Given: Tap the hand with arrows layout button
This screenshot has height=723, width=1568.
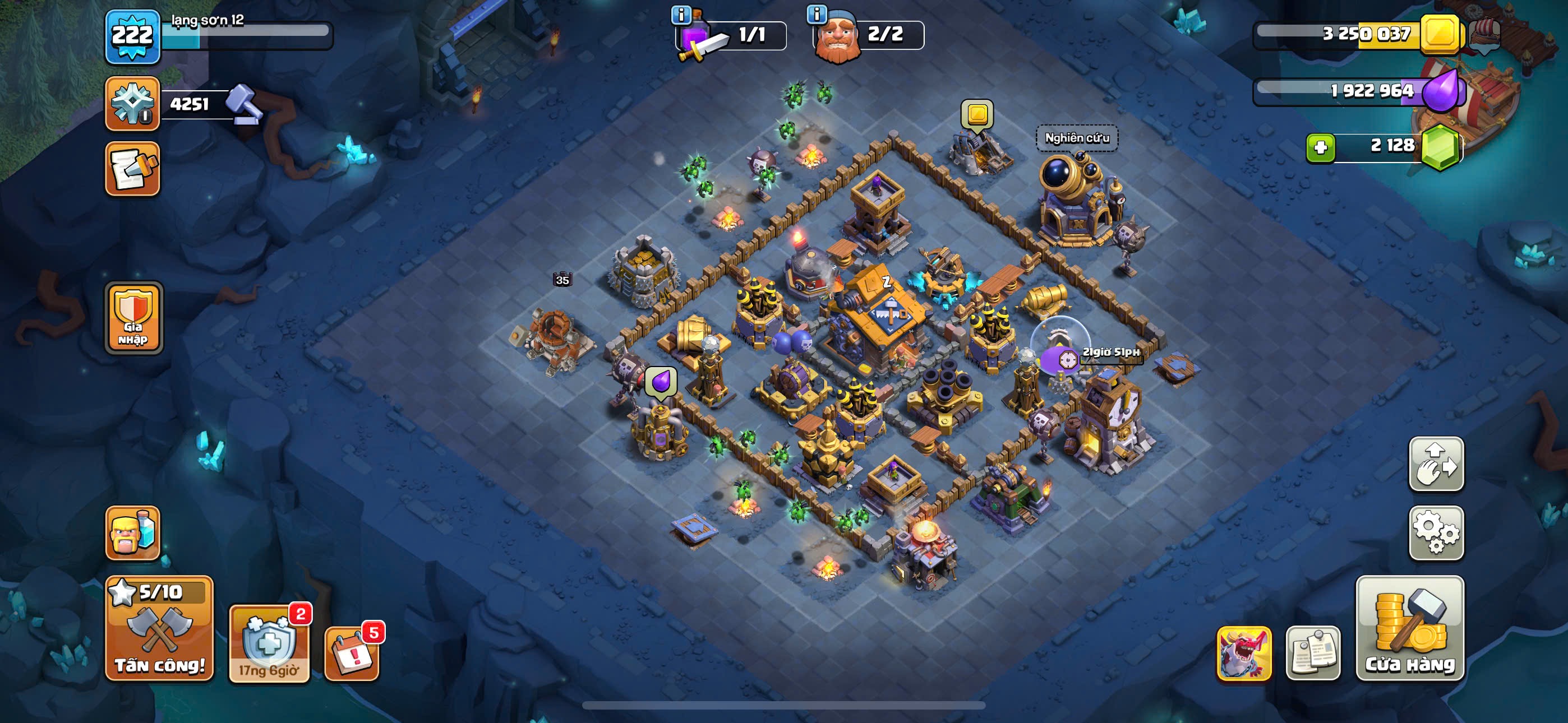Looking at the screenshot, I should point(1436,464).
